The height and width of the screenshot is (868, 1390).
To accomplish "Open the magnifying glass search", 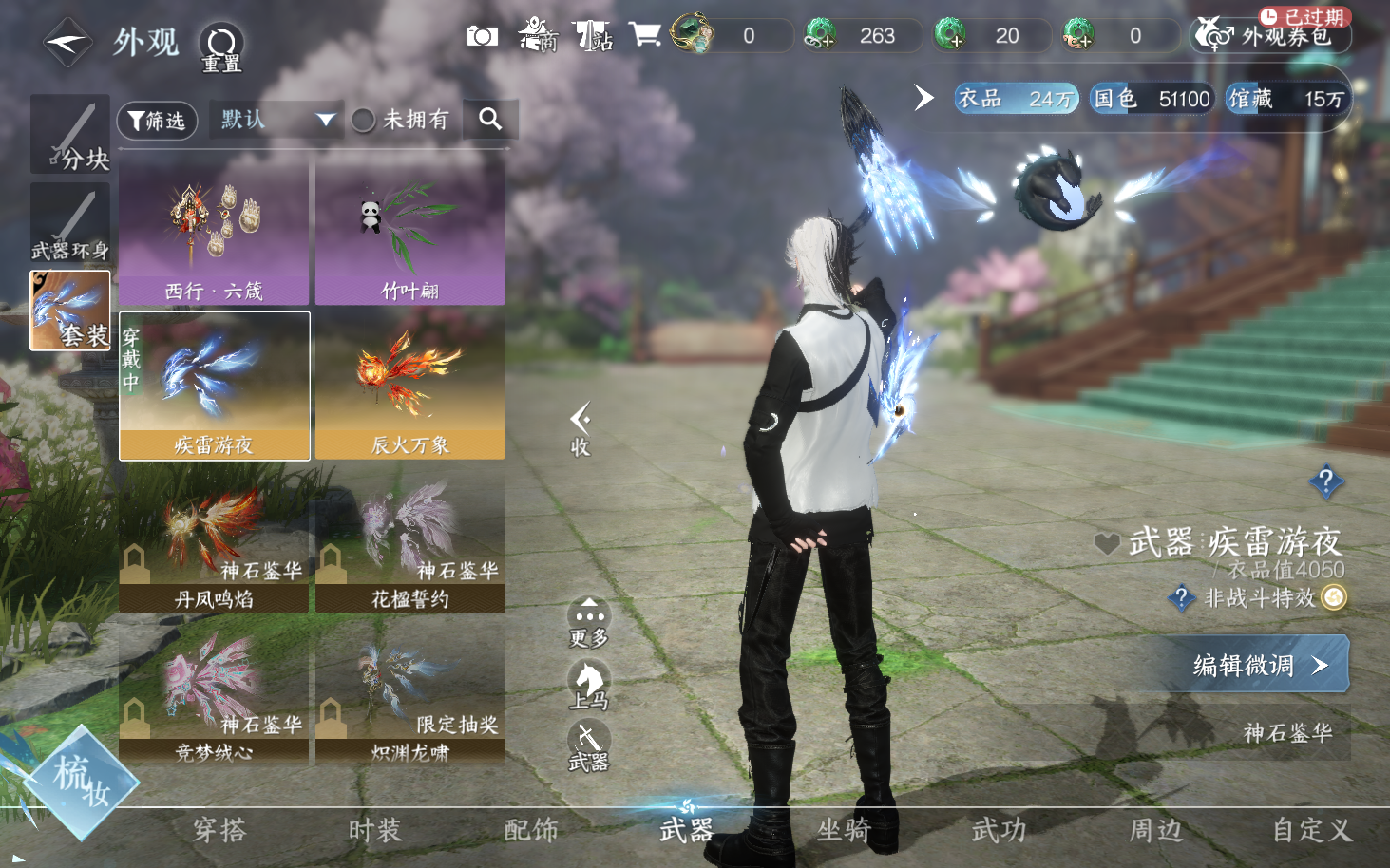I will [490, 119].
